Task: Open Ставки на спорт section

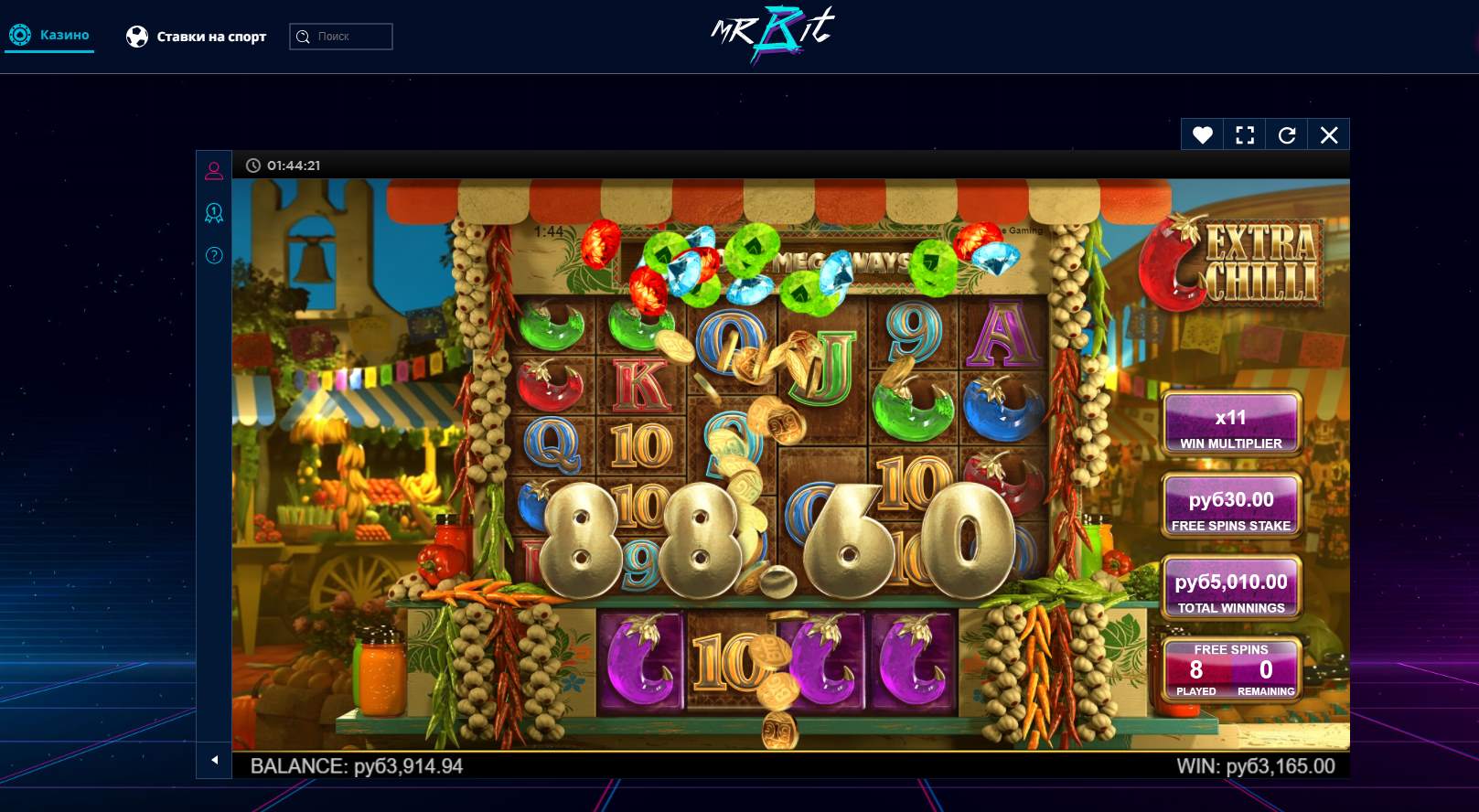Action: 197,37
